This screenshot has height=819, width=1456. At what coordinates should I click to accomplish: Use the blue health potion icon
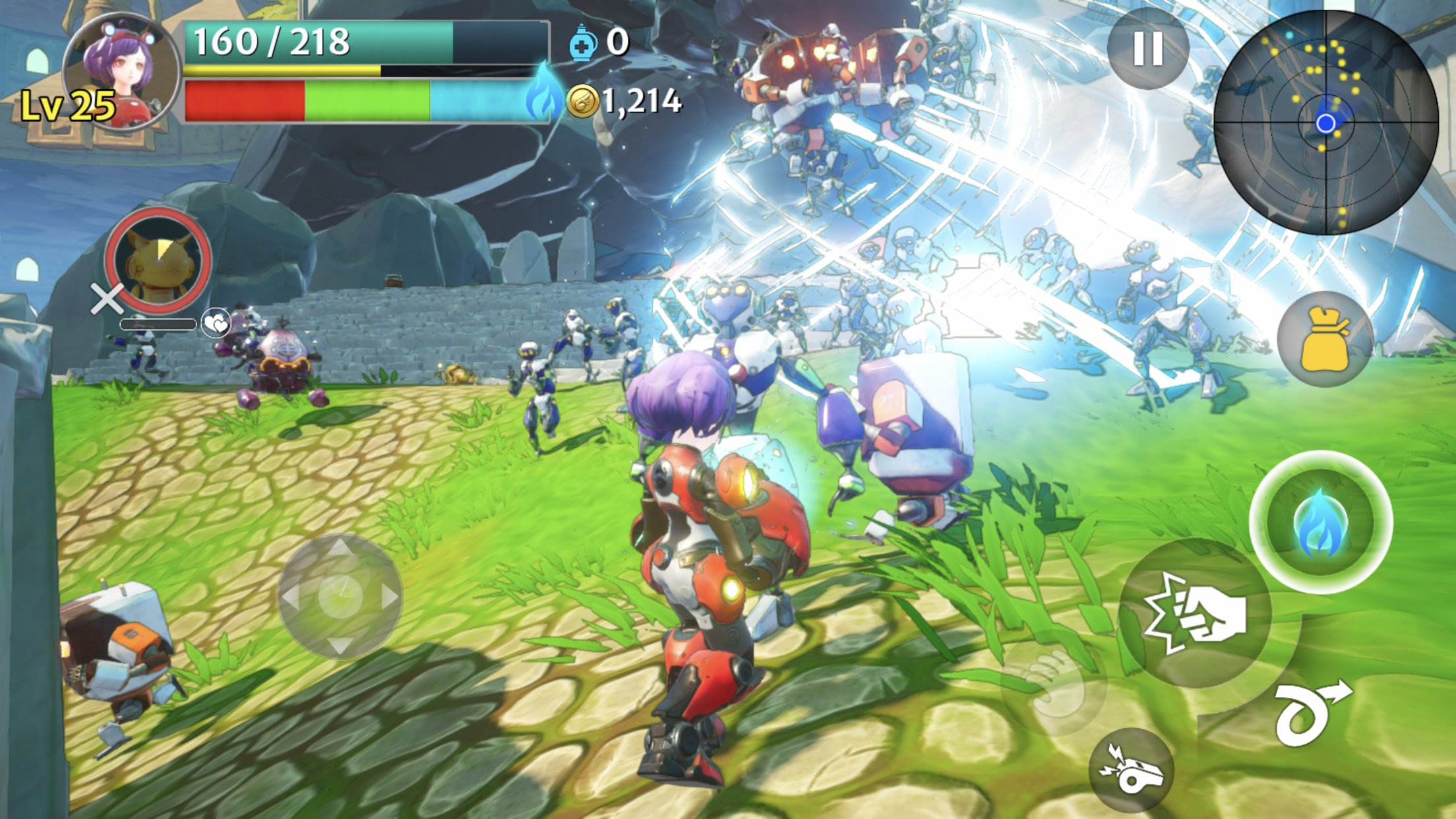pos(583,43)
